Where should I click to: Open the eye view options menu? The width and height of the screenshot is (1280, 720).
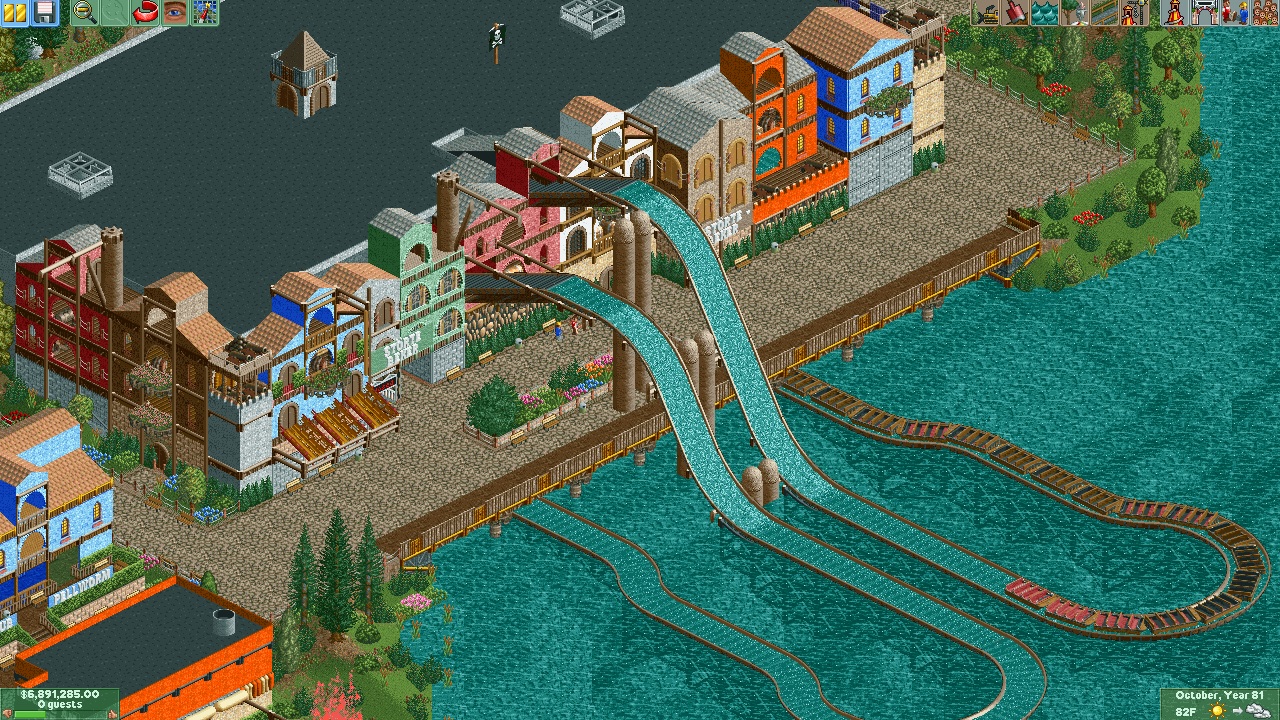click(175, 12)
